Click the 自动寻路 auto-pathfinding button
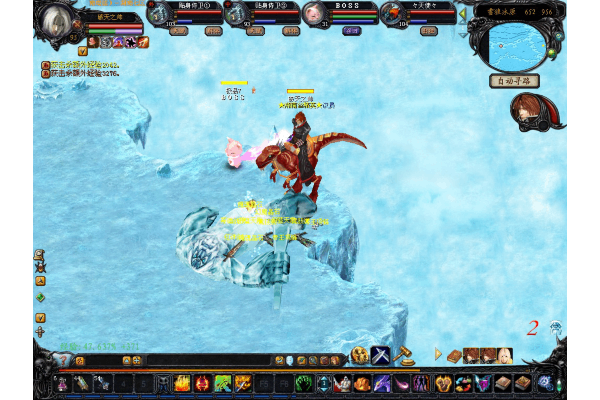The image size is (600, 400). click(514, 81)
